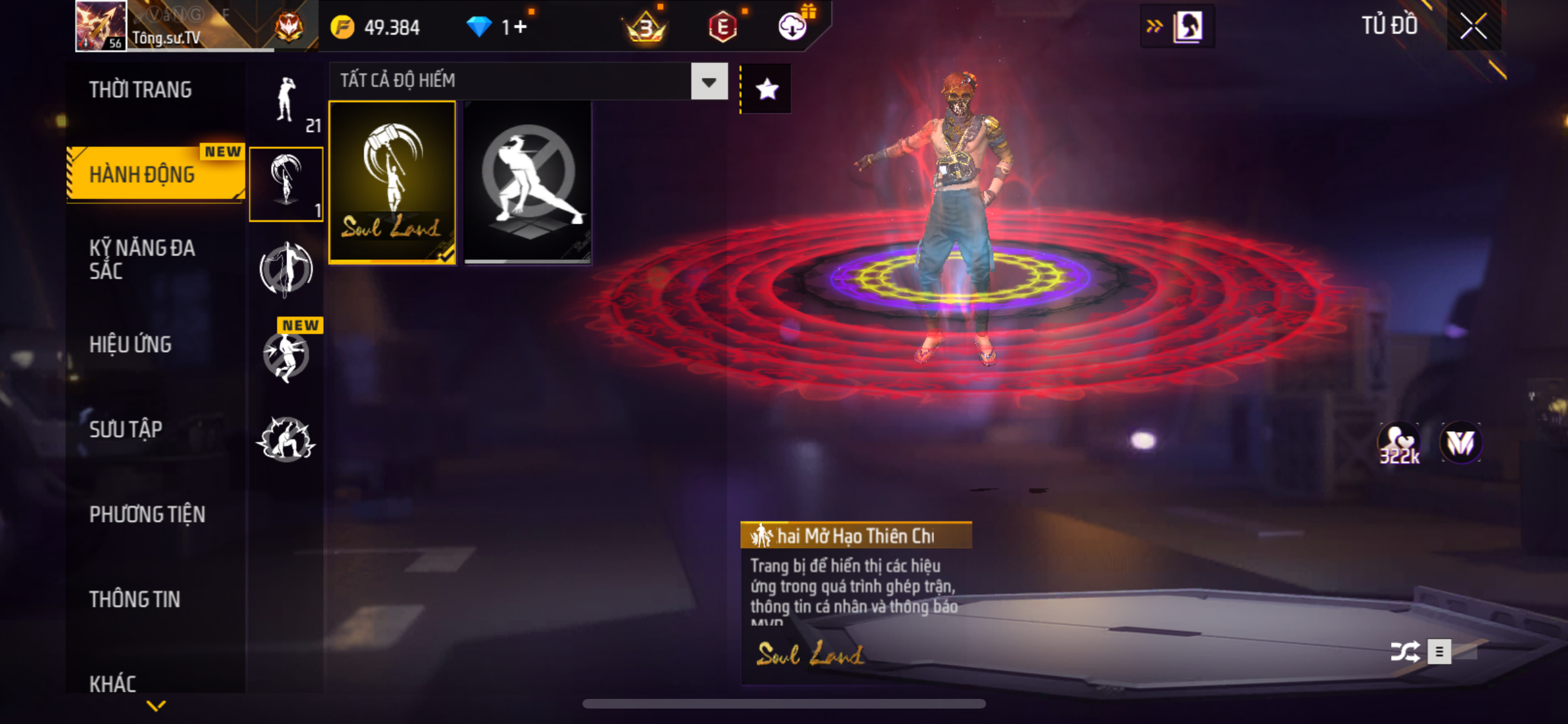
Task: Go to the Sưu Tập tab
Action: (126, 429)
